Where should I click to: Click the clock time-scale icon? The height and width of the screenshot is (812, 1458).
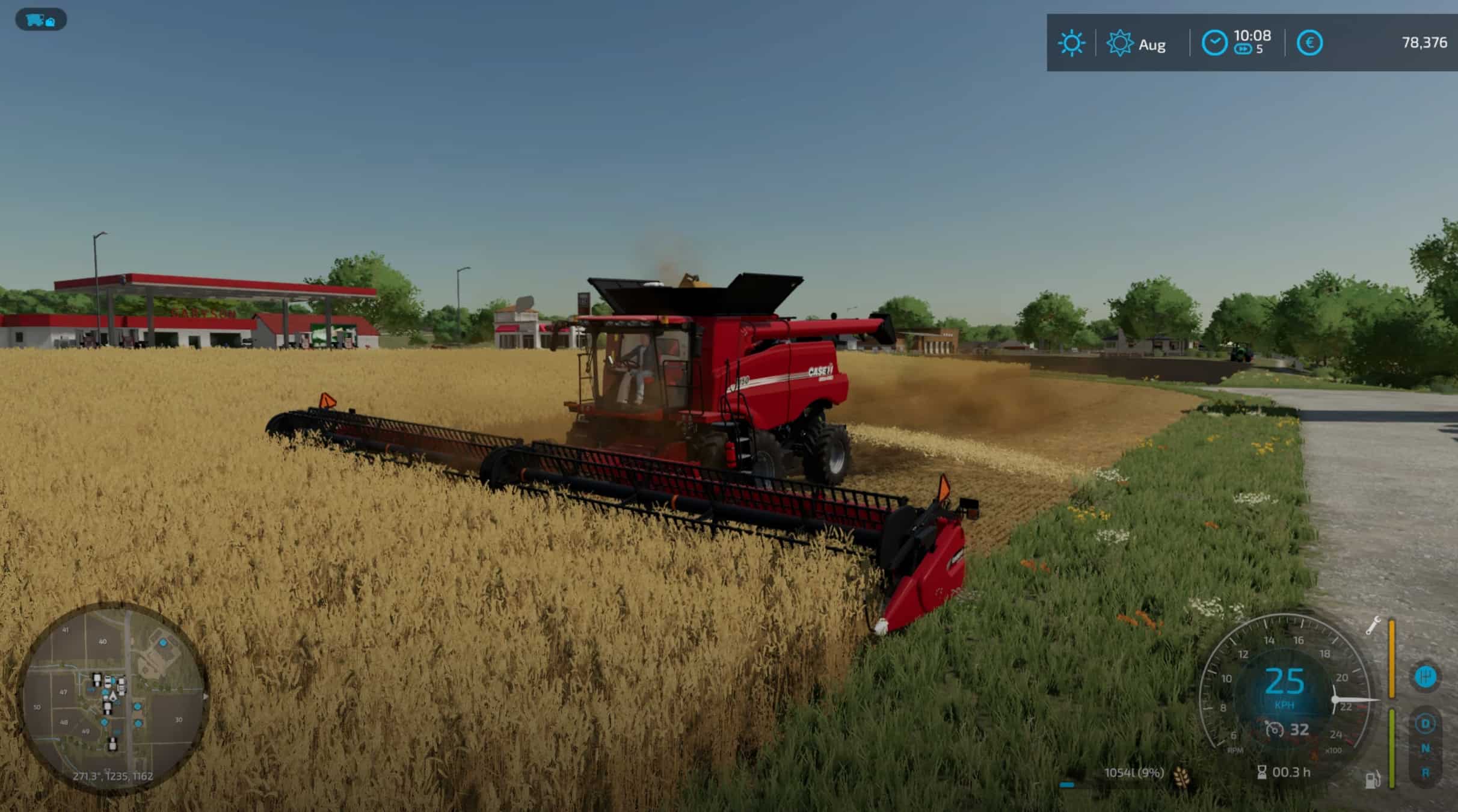pos(1214,43)
